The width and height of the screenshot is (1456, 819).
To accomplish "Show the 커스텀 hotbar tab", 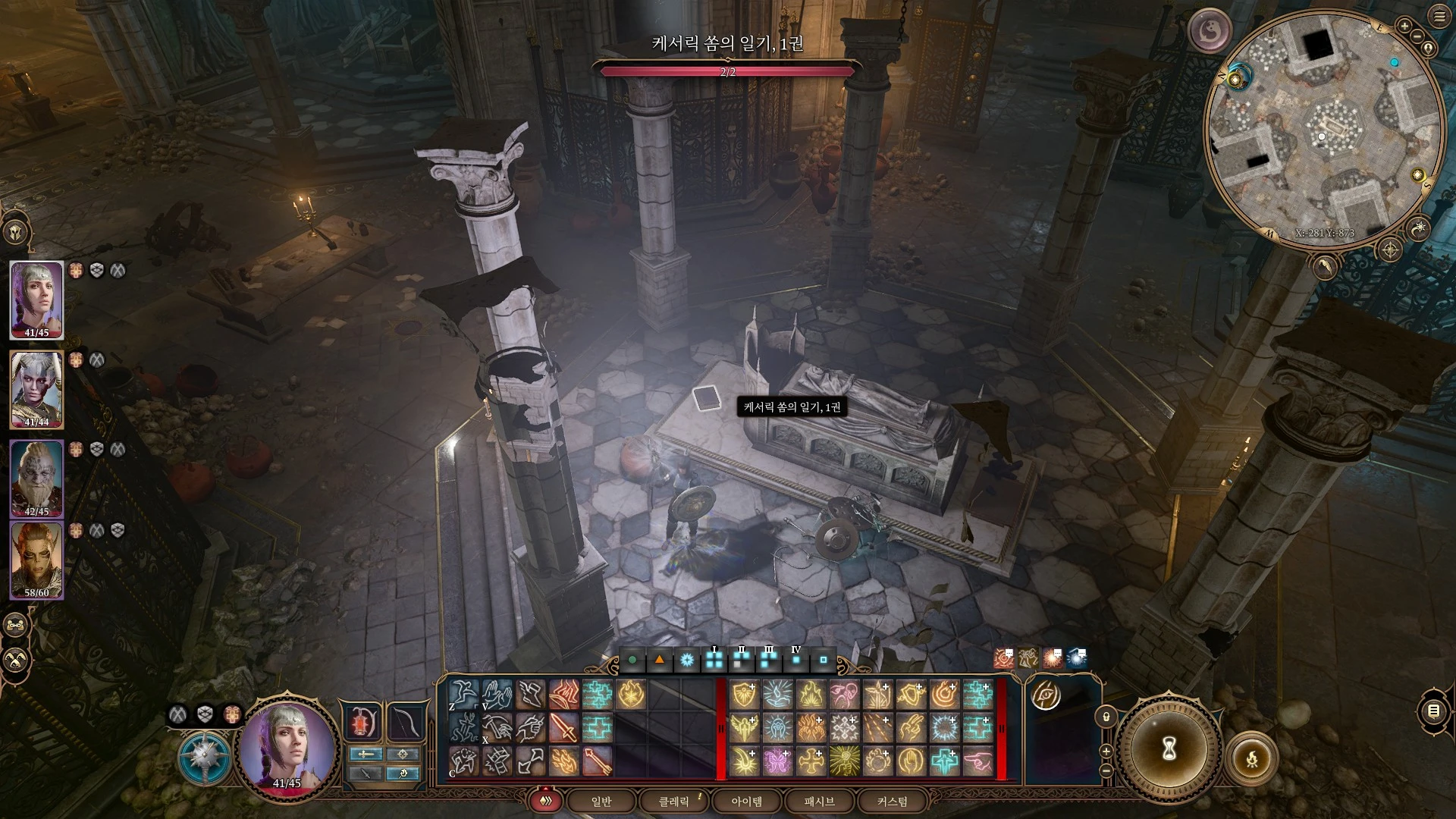I will (x=892, y=802).
